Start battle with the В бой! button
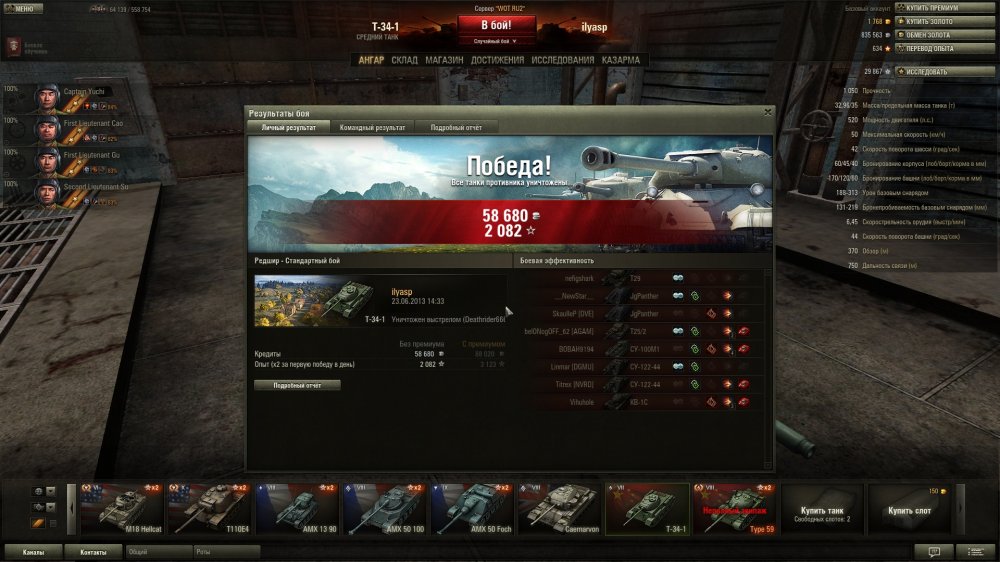Screen dimensions: 1000x562 point(497,24)
